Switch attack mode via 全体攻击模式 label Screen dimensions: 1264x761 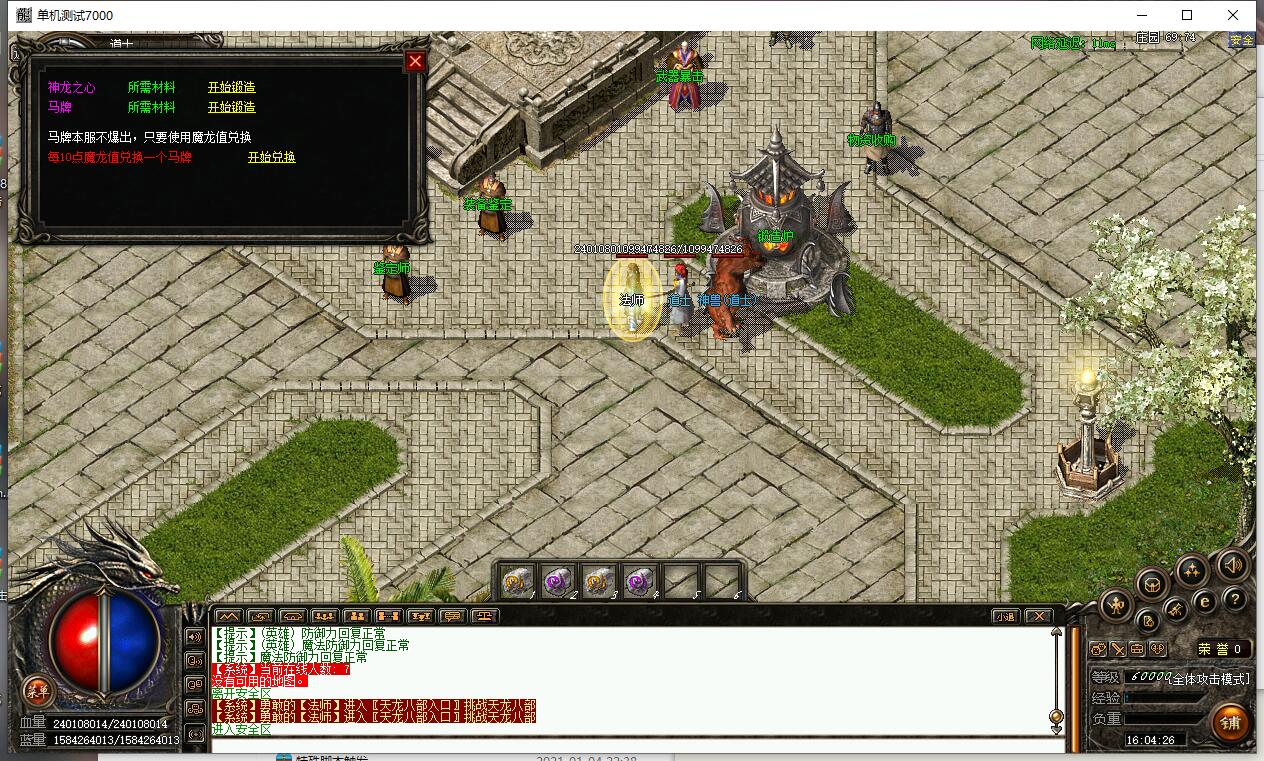click(1209, 679)
